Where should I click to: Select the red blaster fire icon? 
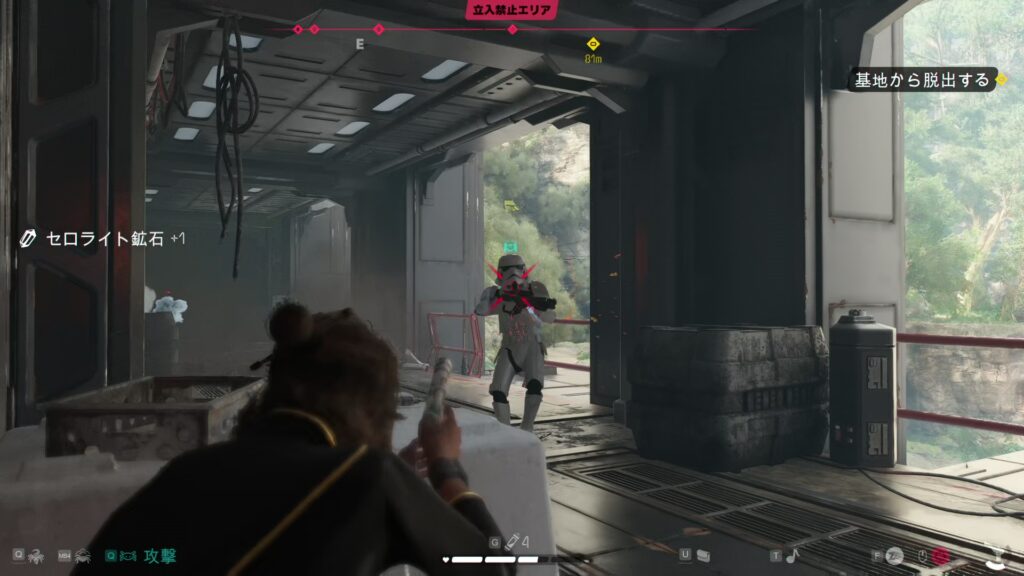[940, 555]
